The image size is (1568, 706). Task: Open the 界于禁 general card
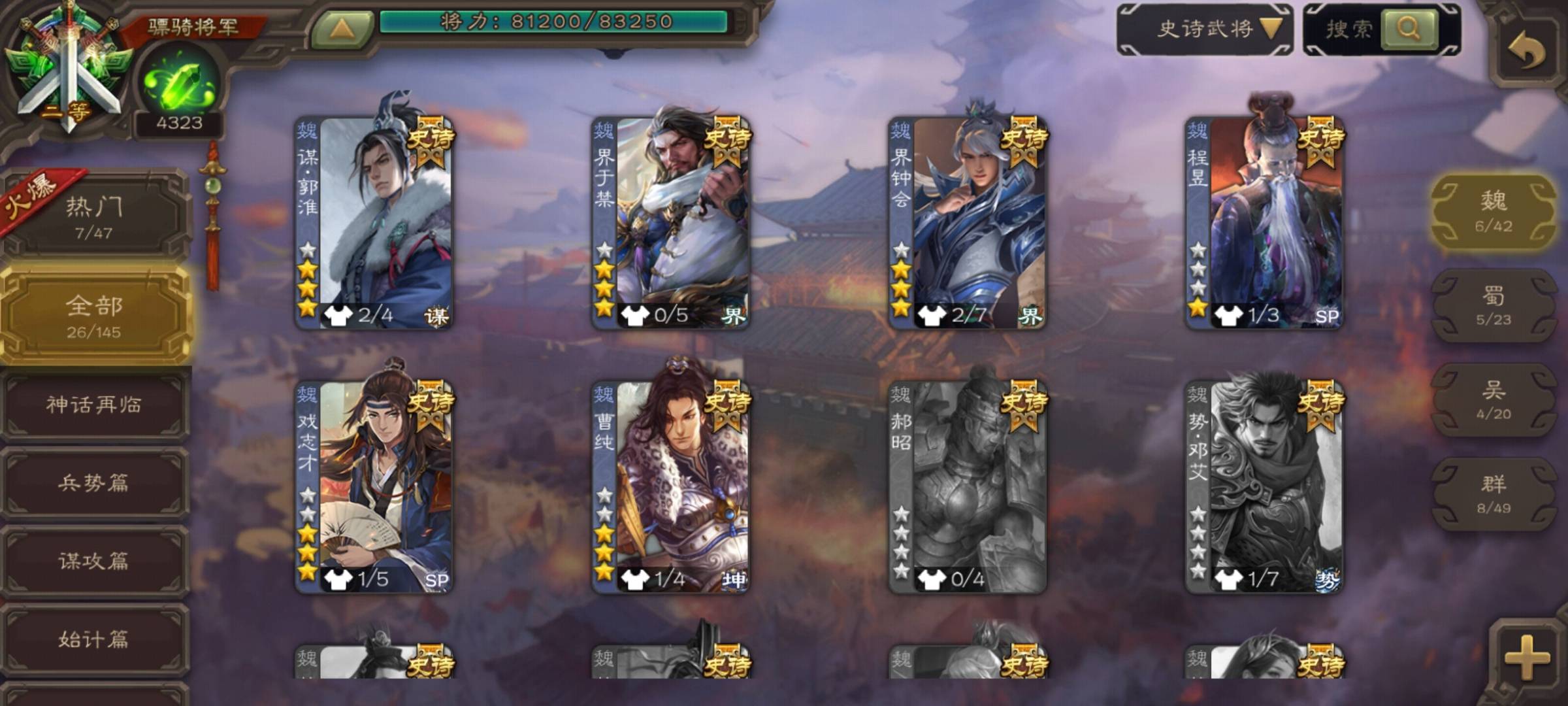coord(671,222)
